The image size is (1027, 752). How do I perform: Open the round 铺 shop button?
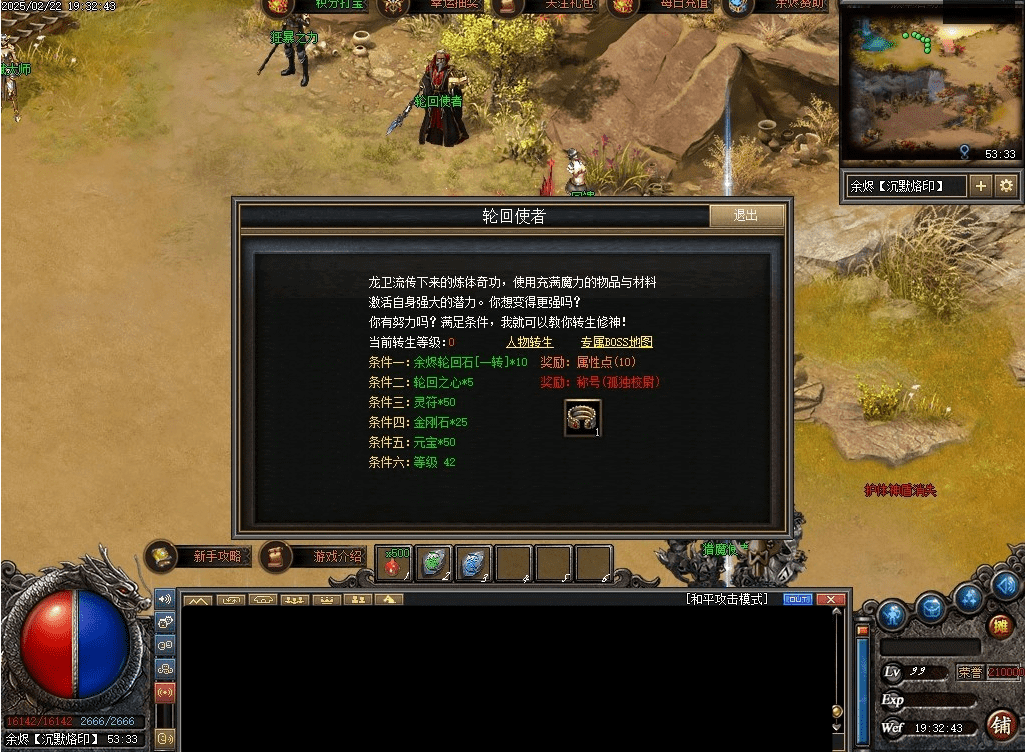[x=999, y=723]
